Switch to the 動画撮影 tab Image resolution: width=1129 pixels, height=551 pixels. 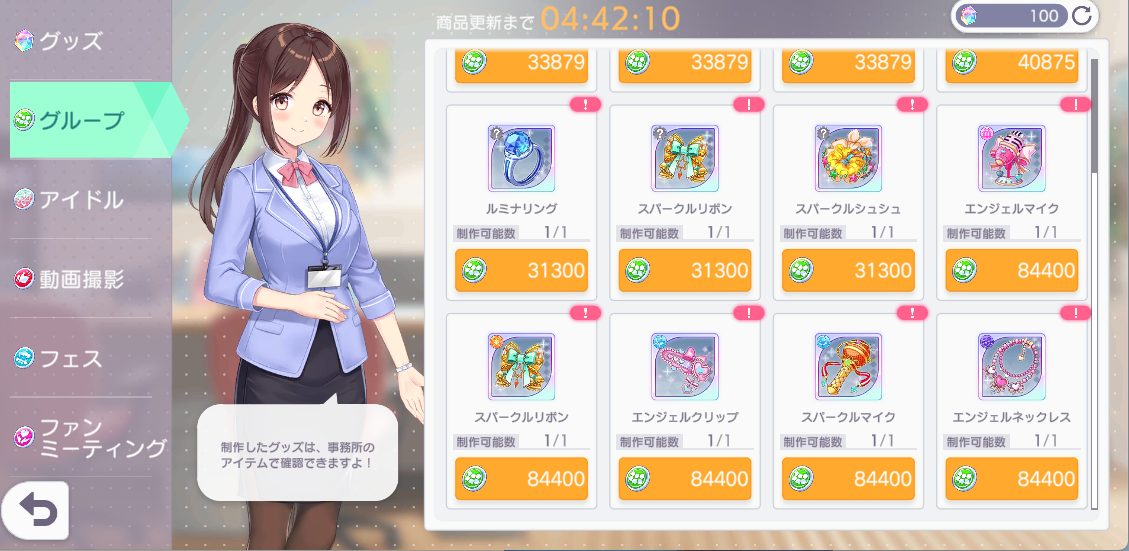pyautogui.click(x=80, y=279)
